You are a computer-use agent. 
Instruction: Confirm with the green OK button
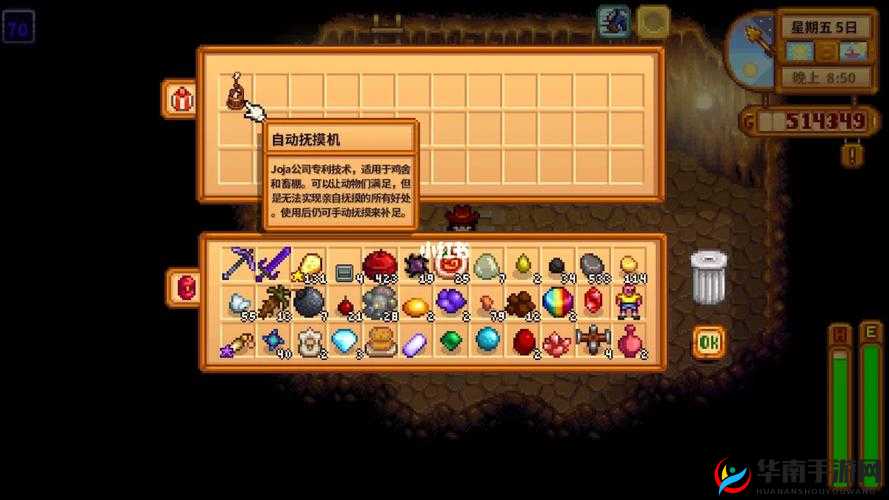click(708, 343)
